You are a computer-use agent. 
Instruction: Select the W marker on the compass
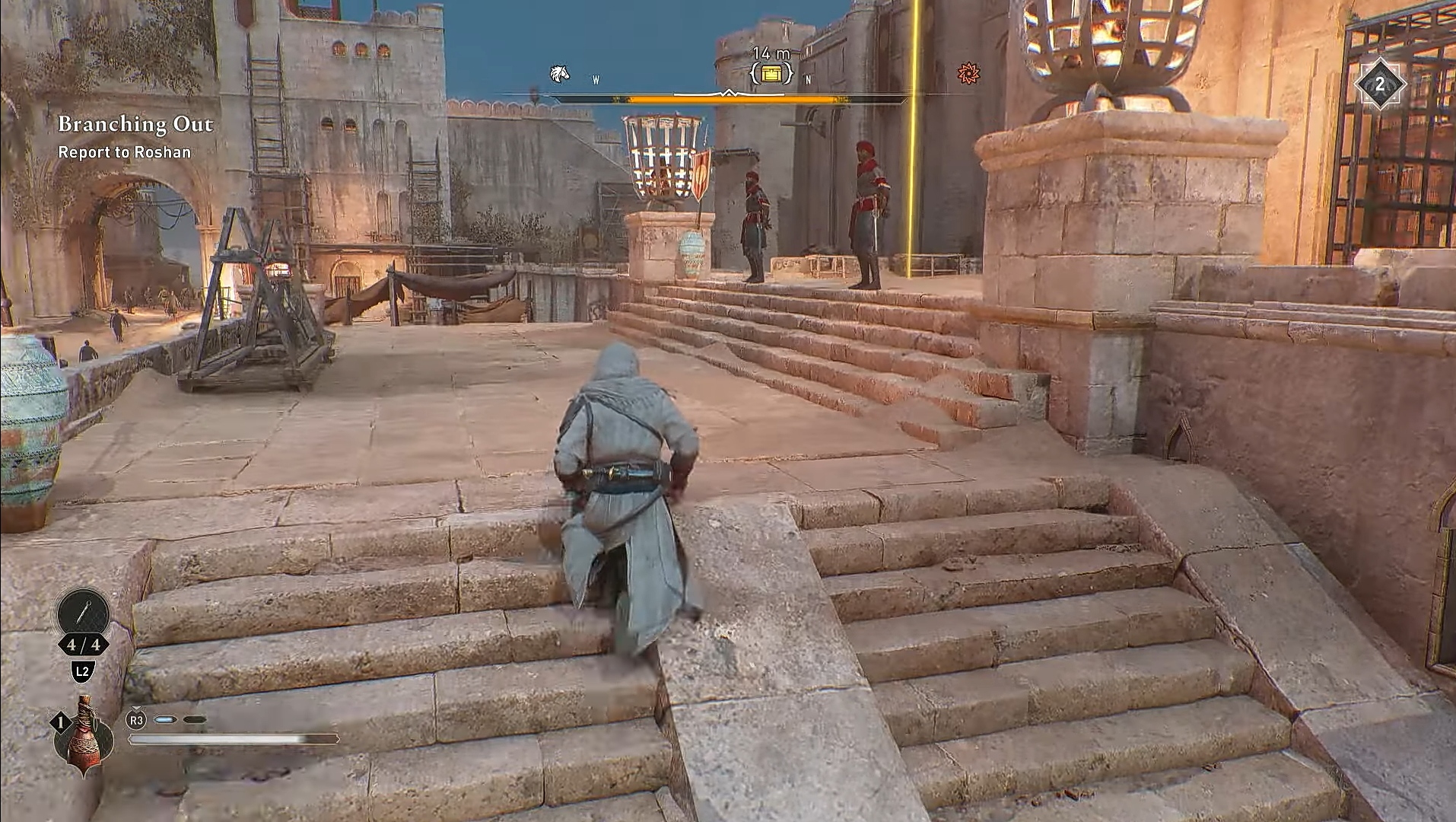click(596, 80)
